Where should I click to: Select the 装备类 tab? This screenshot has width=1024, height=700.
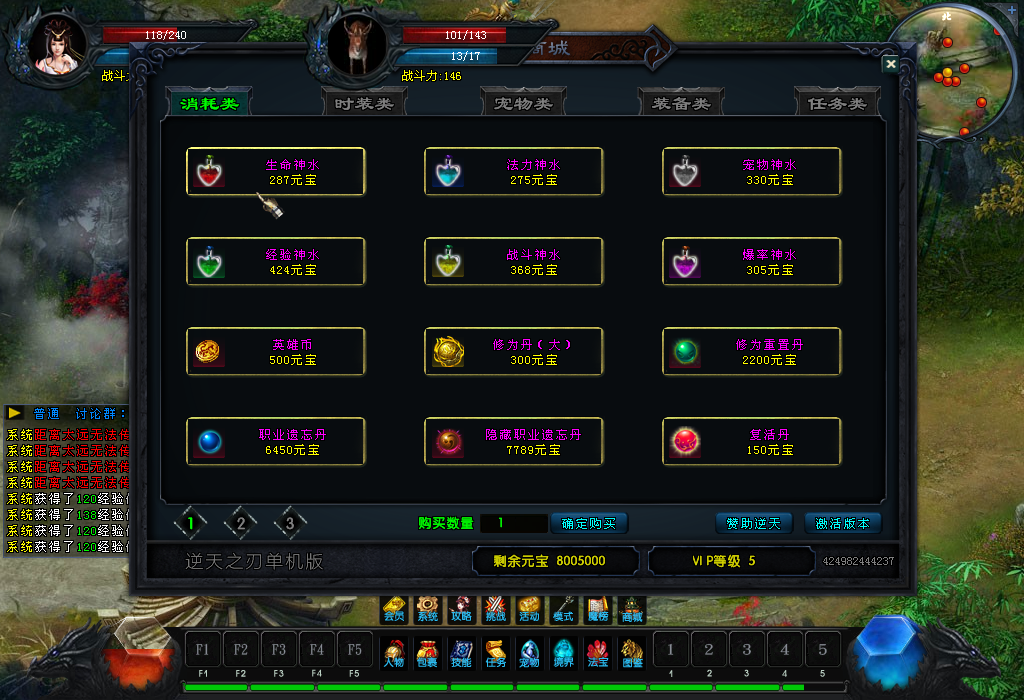pyautogui.click(x=681, y=103)
